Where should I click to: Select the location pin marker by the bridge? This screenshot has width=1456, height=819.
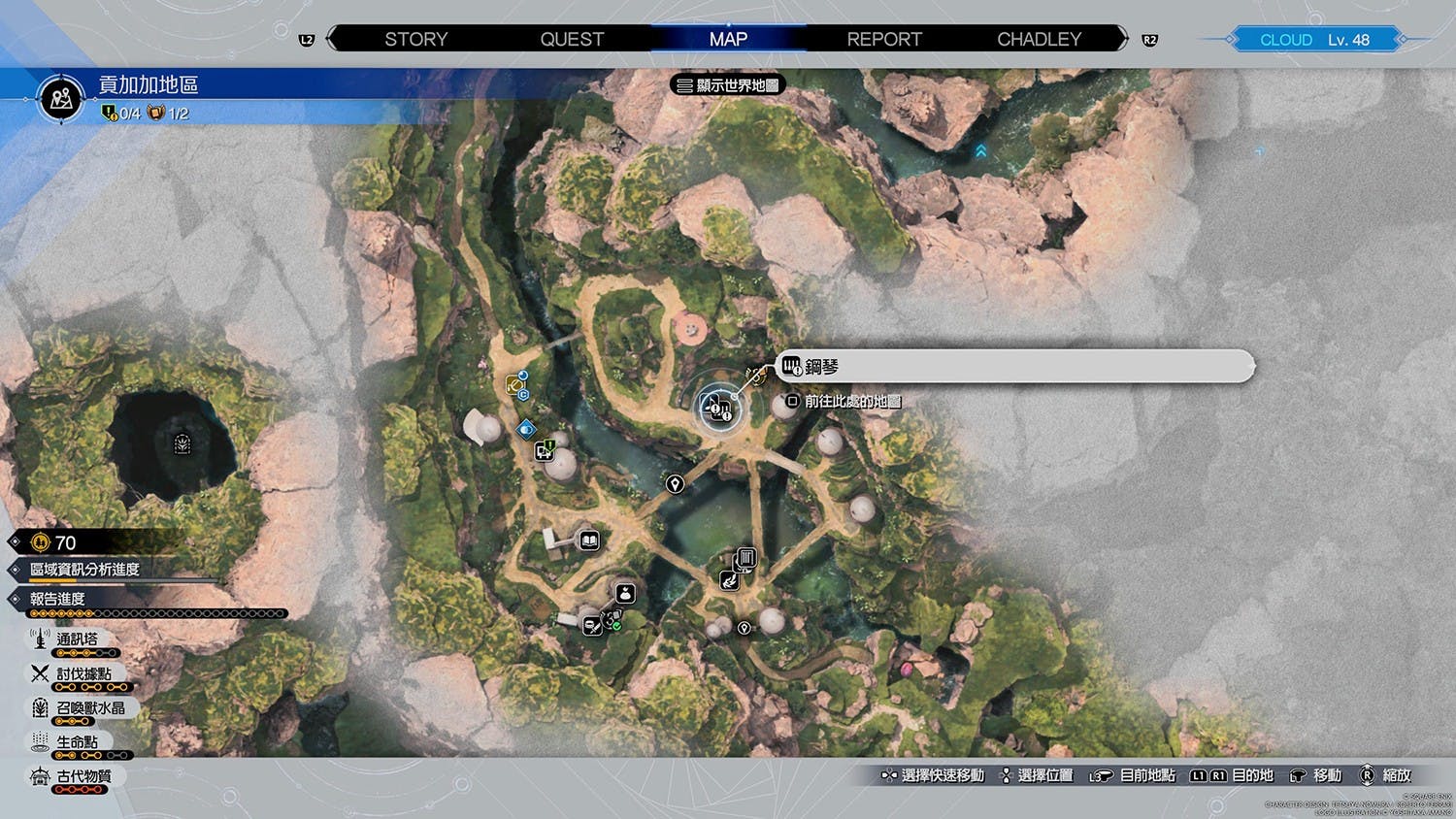click(675, 483)
